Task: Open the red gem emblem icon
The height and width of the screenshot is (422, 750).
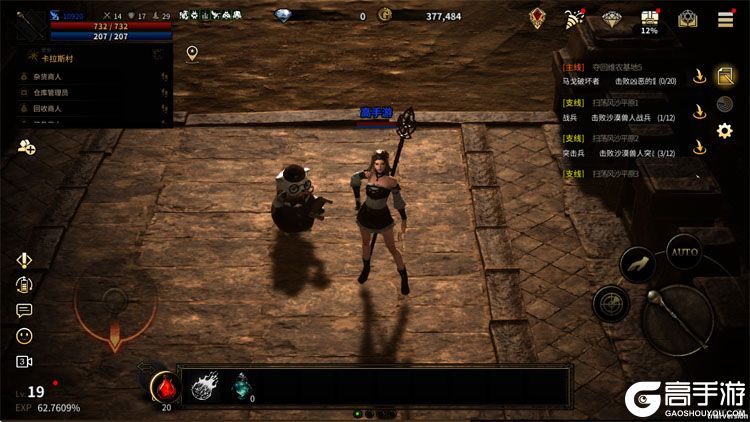Action: [x=538, y=19]
